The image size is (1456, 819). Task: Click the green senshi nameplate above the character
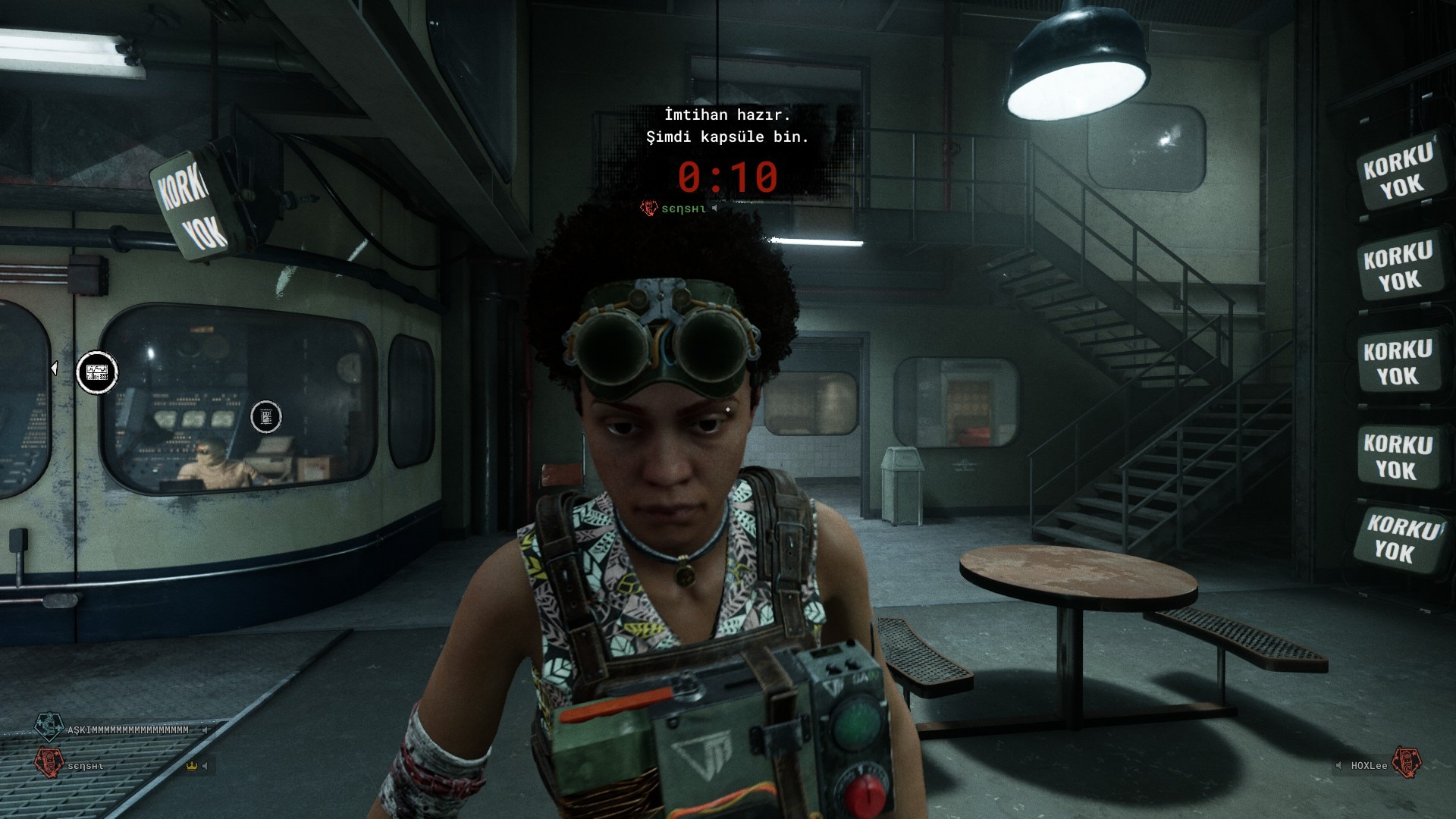(x=683, y=209)
